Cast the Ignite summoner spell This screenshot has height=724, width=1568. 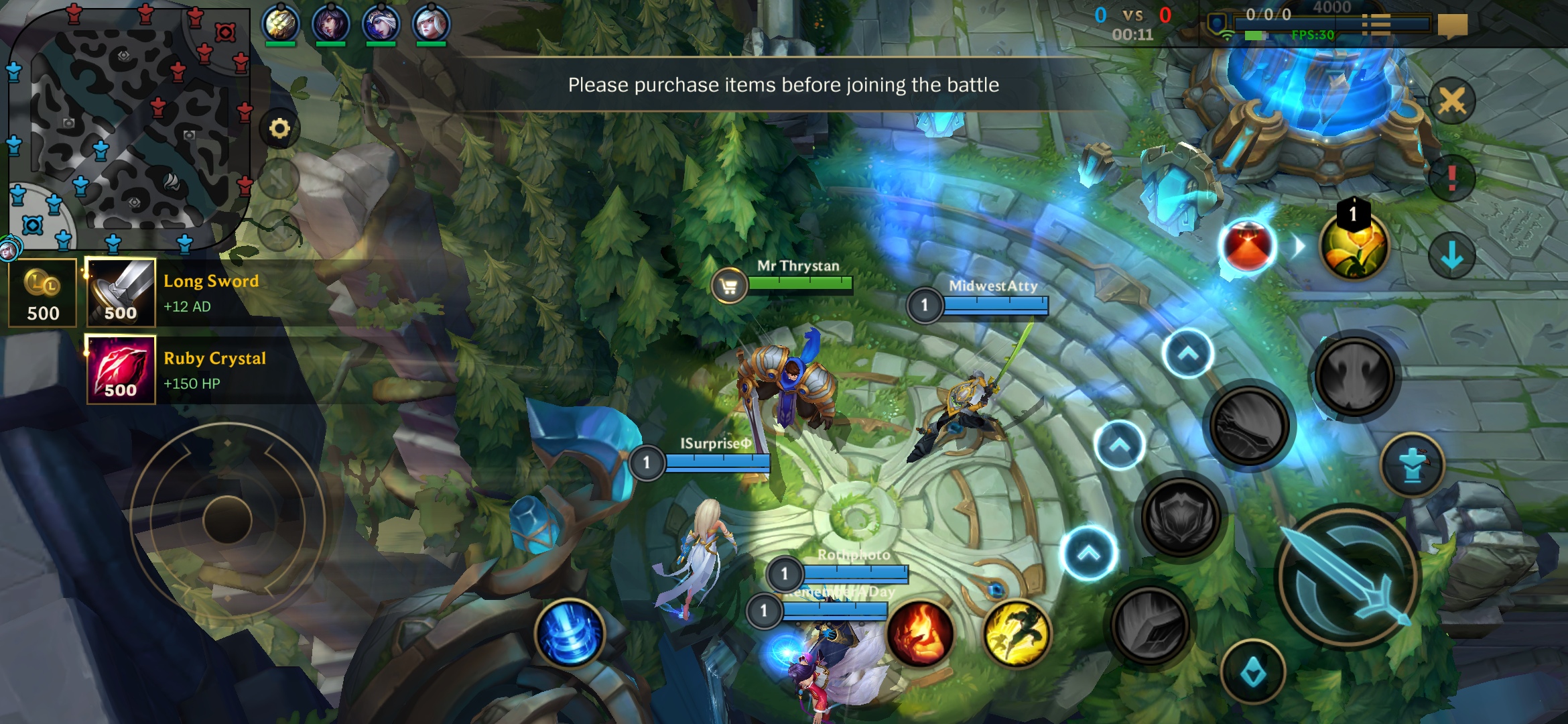920,632
